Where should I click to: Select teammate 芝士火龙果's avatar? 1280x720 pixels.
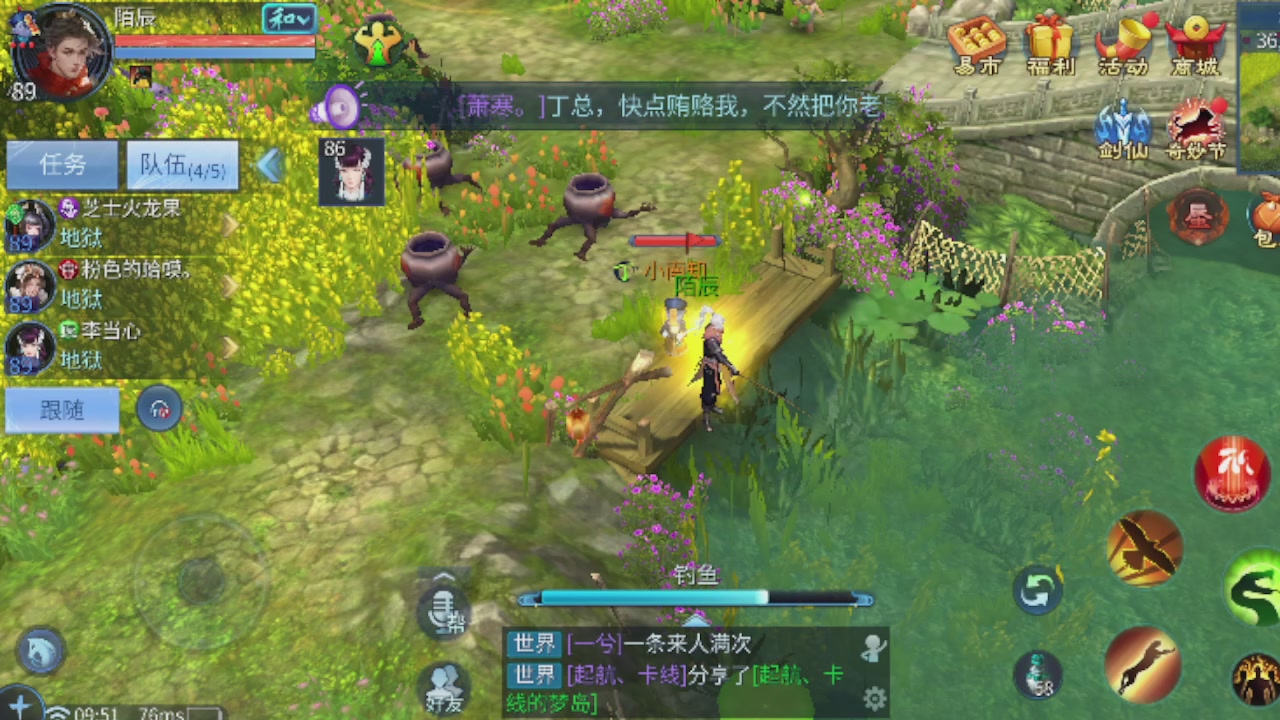(x=30, y=225)
